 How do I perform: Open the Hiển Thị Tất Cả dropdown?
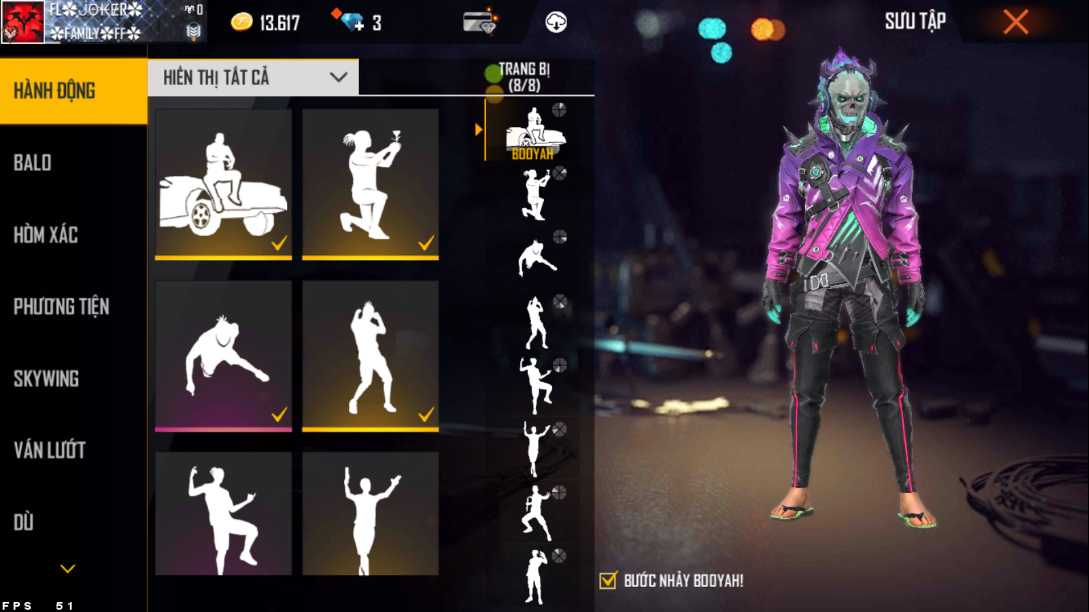click(253, 77)
